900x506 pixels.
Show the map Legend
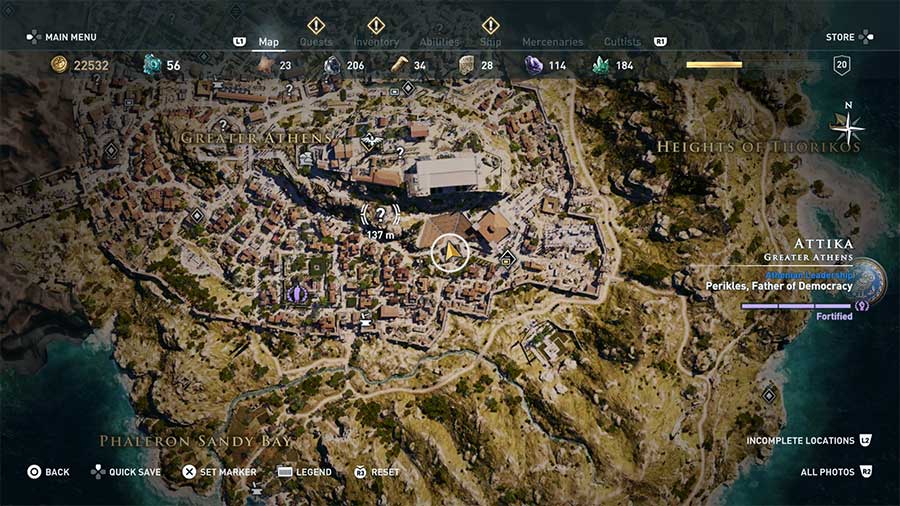(x=305, y=472)
